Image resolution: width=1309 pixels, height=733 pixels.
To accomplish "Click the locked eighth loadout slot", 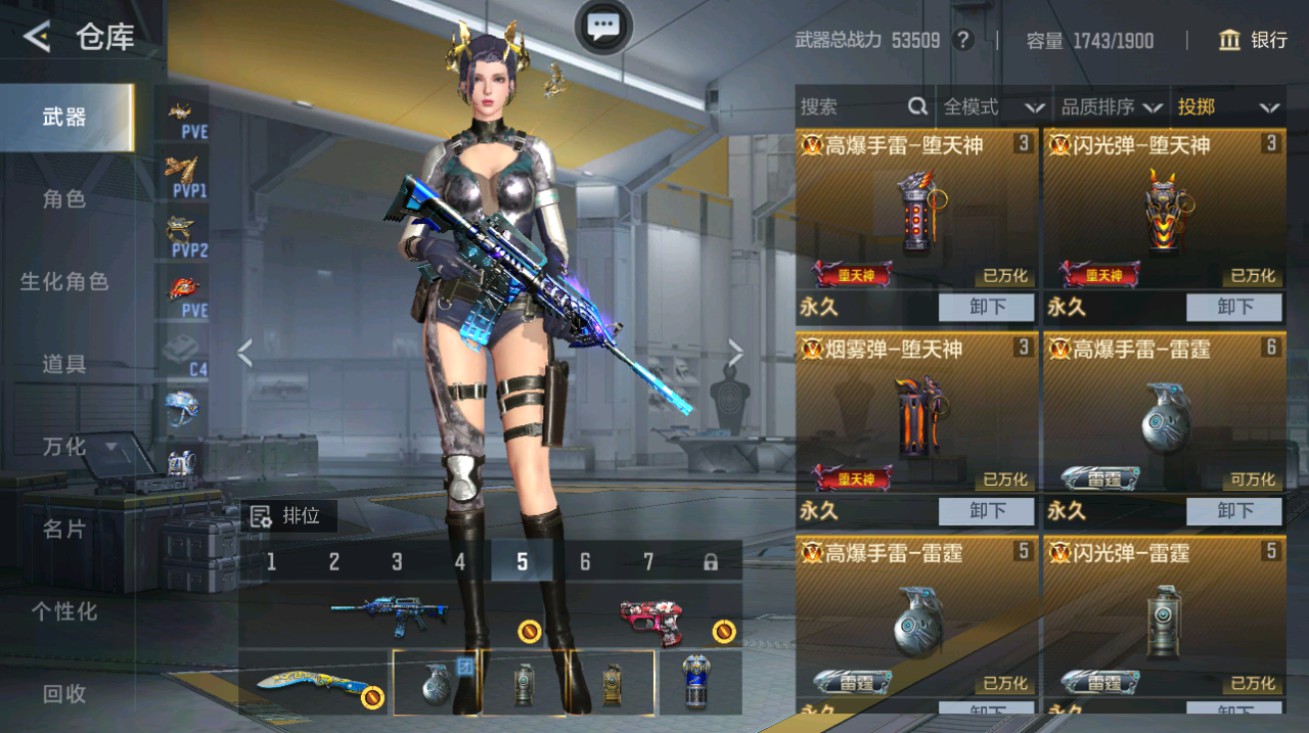I will 707,563.
